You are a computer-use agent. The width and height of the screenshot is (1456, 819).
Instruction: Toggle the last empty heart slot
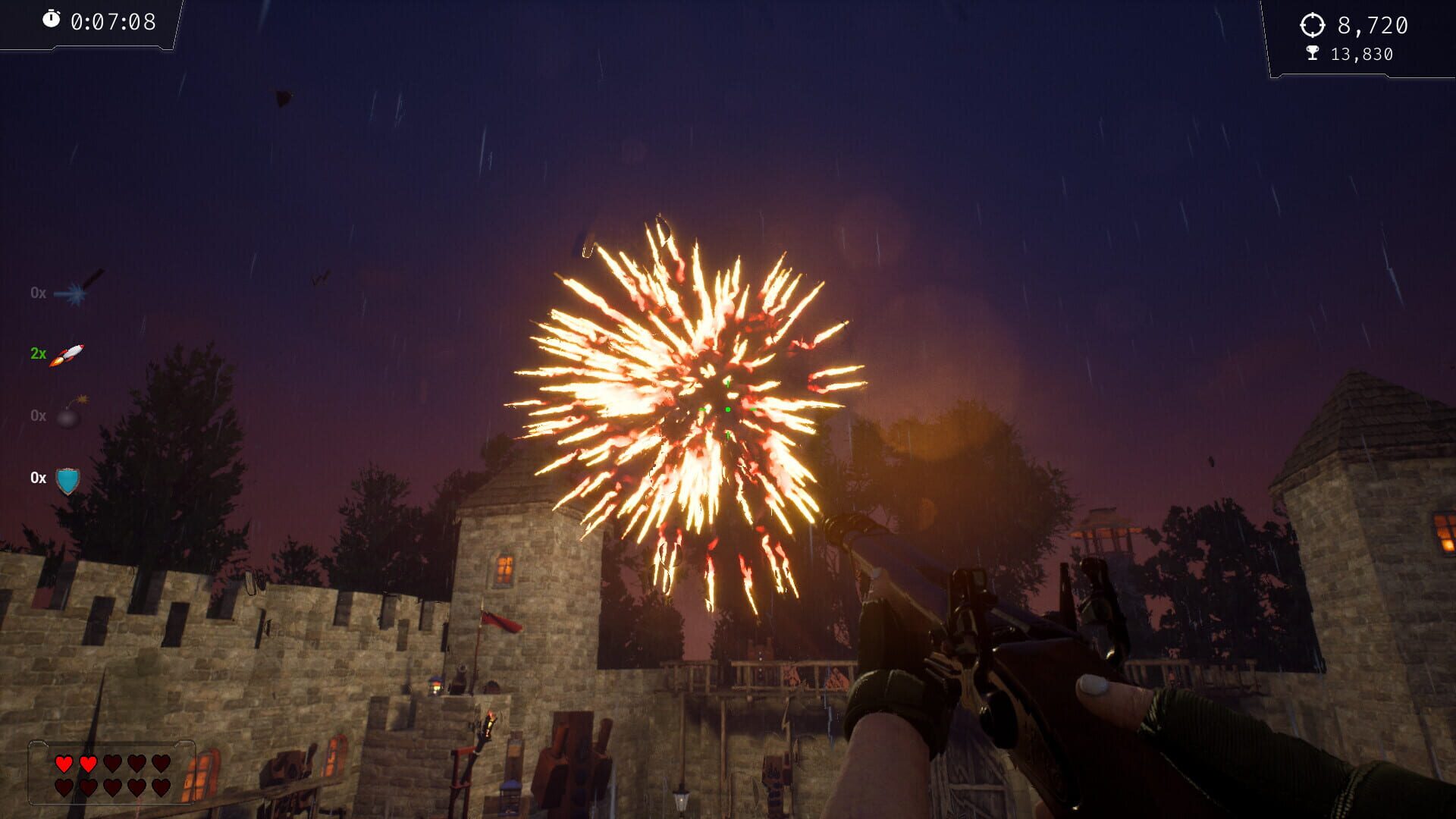click(160, 788)
